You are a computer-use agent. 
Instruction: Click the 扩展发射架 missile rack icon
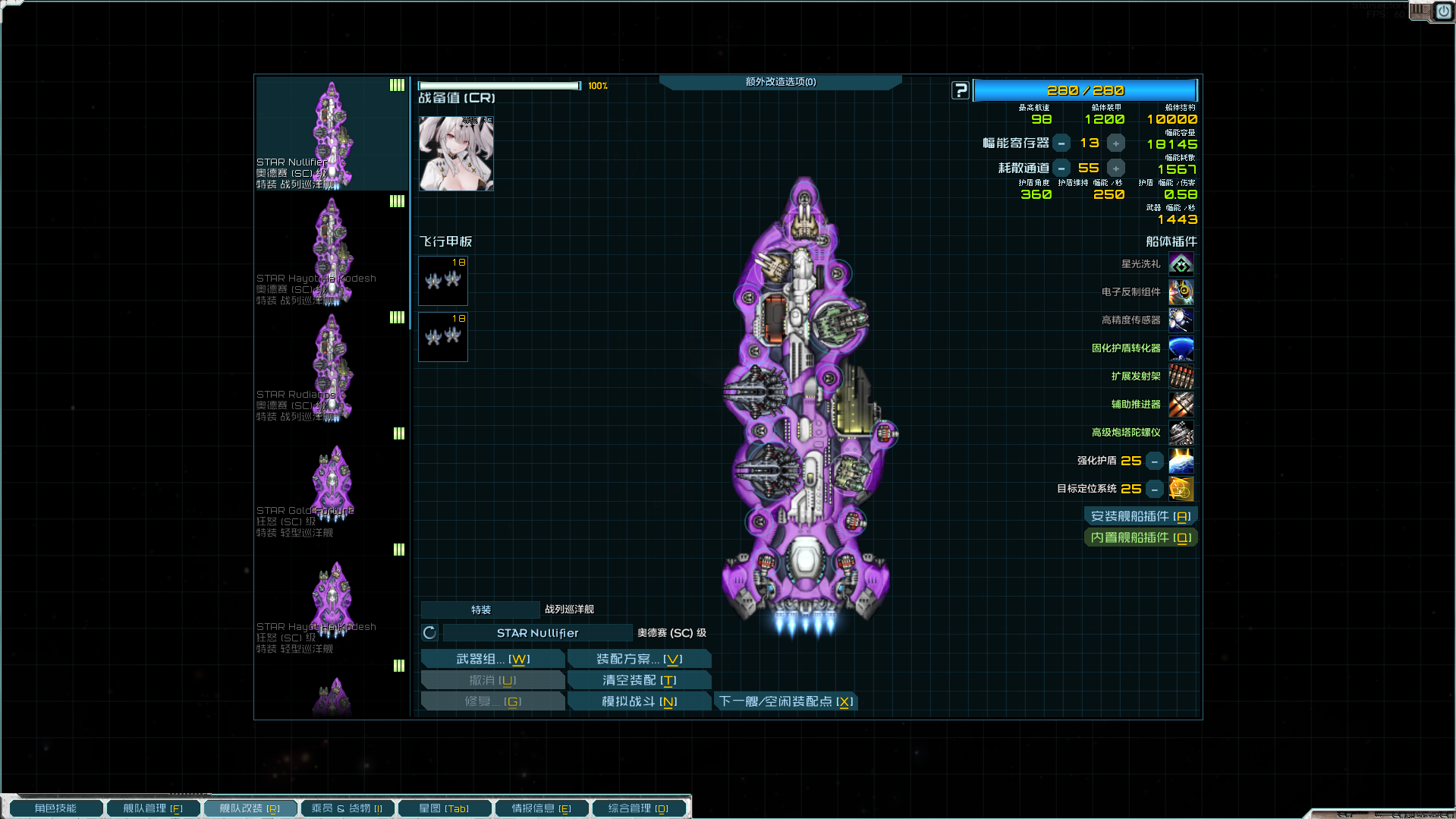coord(1181,376)
